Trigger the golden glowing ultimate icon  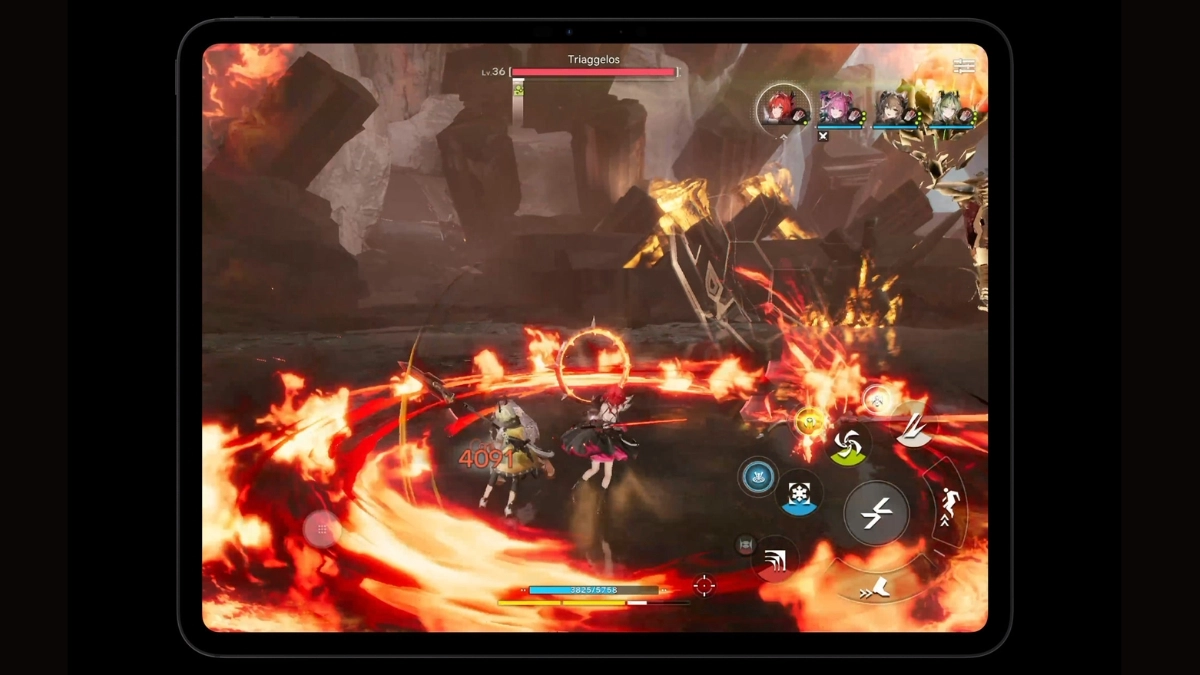click(809, 422)
